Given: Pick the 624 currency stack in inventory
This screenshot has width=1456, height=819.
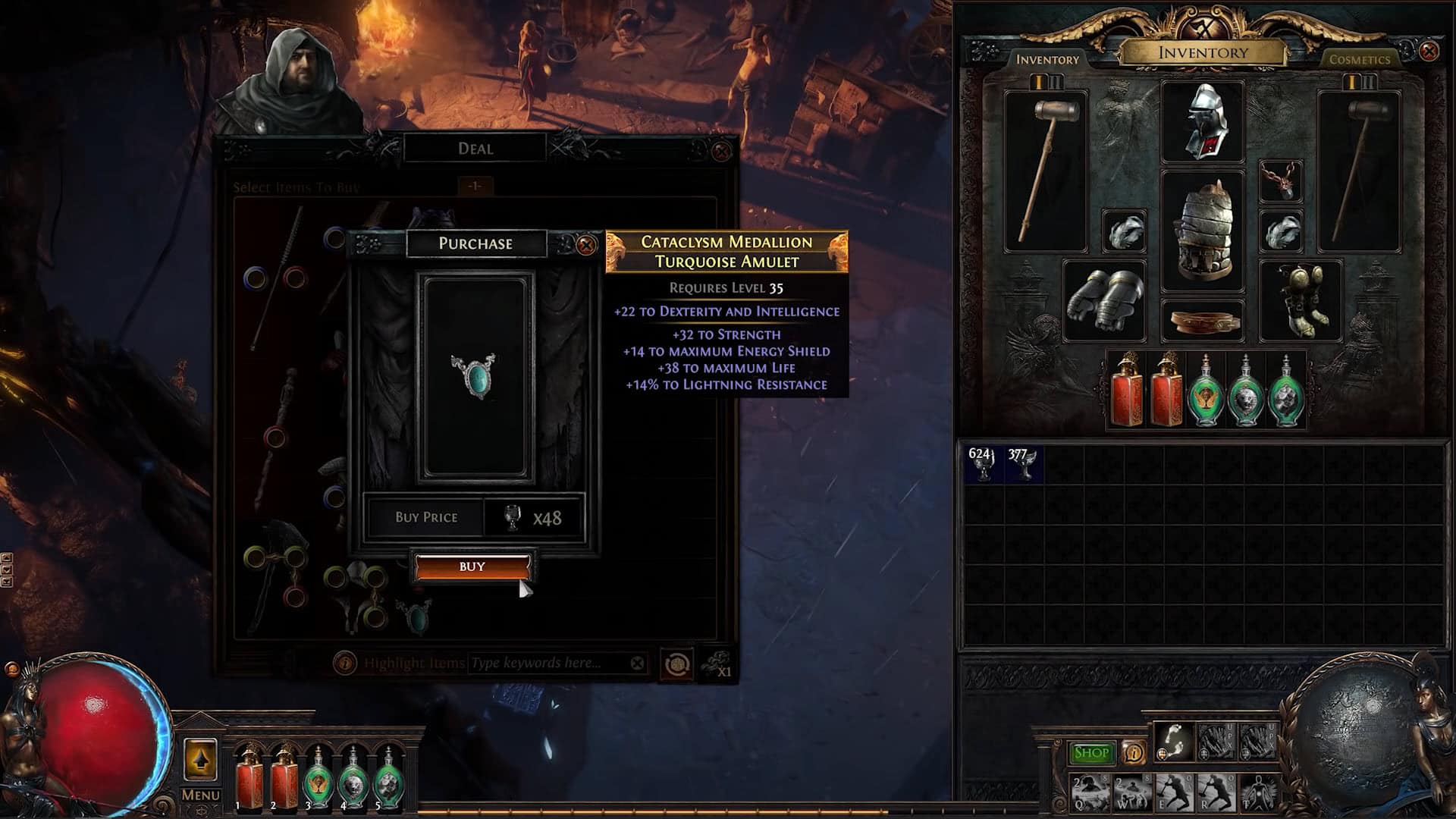Looking at the screenshot, I should [x=982, y=463].
